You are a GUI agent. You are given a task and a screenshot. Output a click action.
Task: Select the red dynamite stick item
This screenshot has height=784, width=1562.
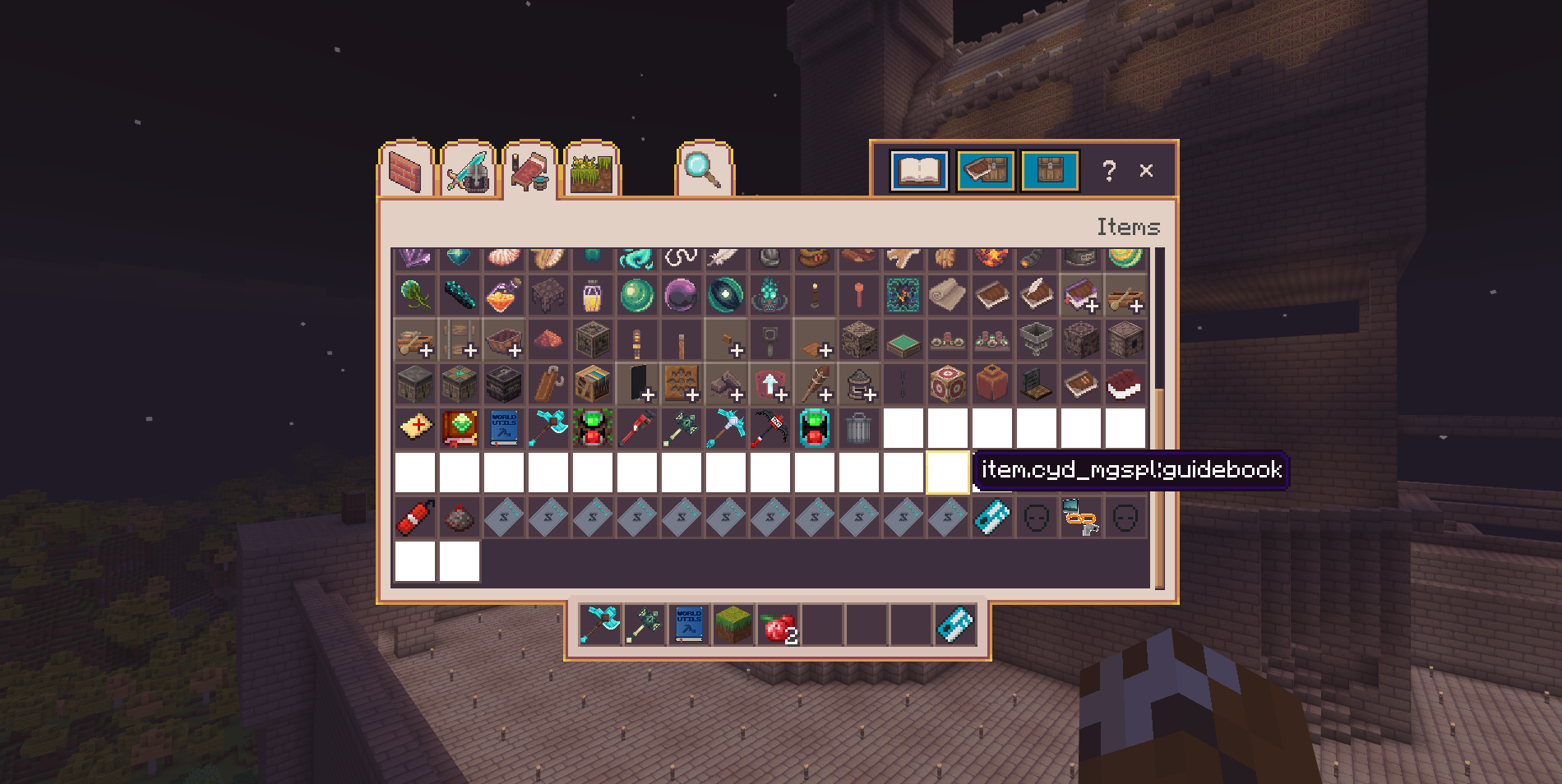point(415,518)
